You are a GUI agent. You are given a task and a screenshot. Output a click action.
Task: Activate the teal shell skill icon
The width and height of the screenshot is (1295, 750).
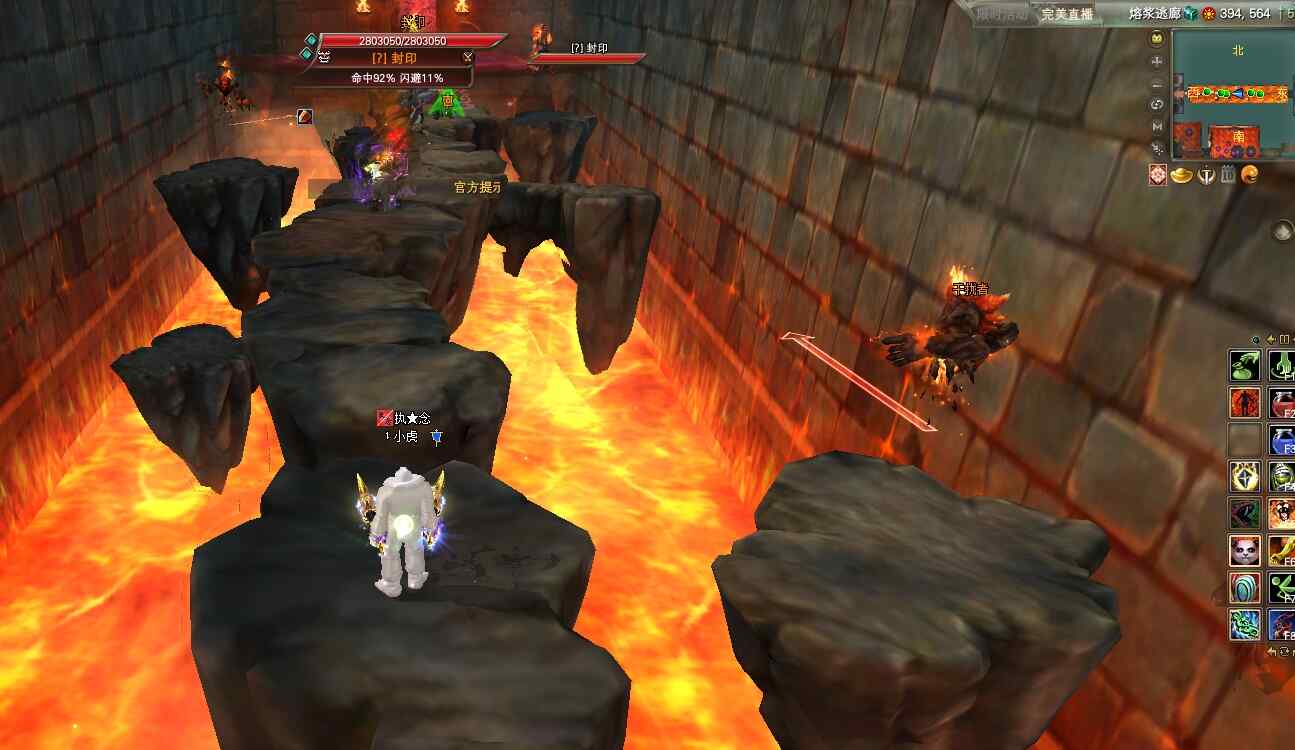tap(1243, 588)
